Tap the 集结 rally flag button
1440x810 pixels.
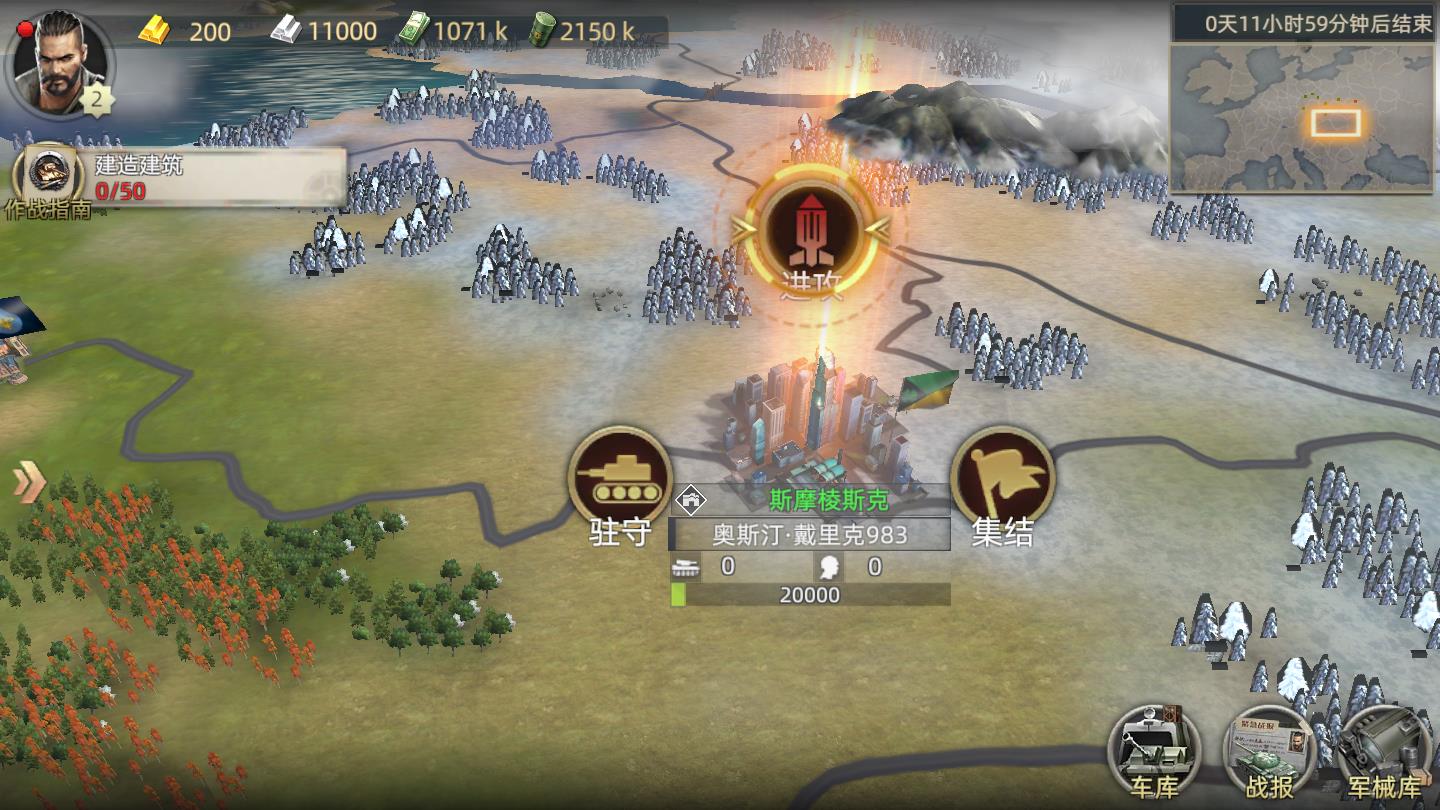coord(1002,479)
